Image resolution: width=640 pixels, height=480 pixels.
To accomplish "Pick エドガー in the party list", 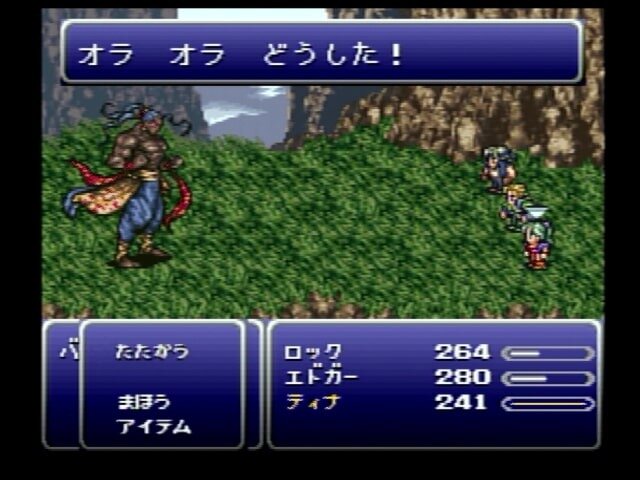I will 320,377.
